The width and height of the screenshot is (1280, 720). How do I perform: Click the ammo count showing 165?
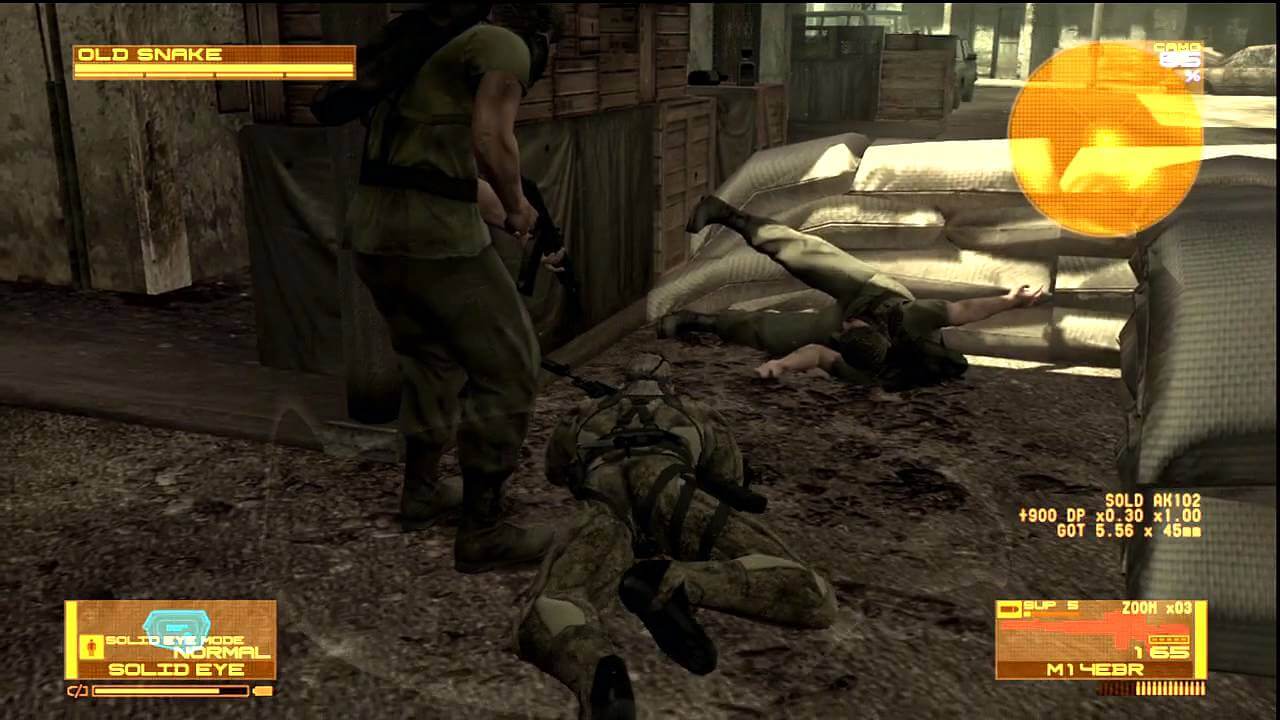1160,650
